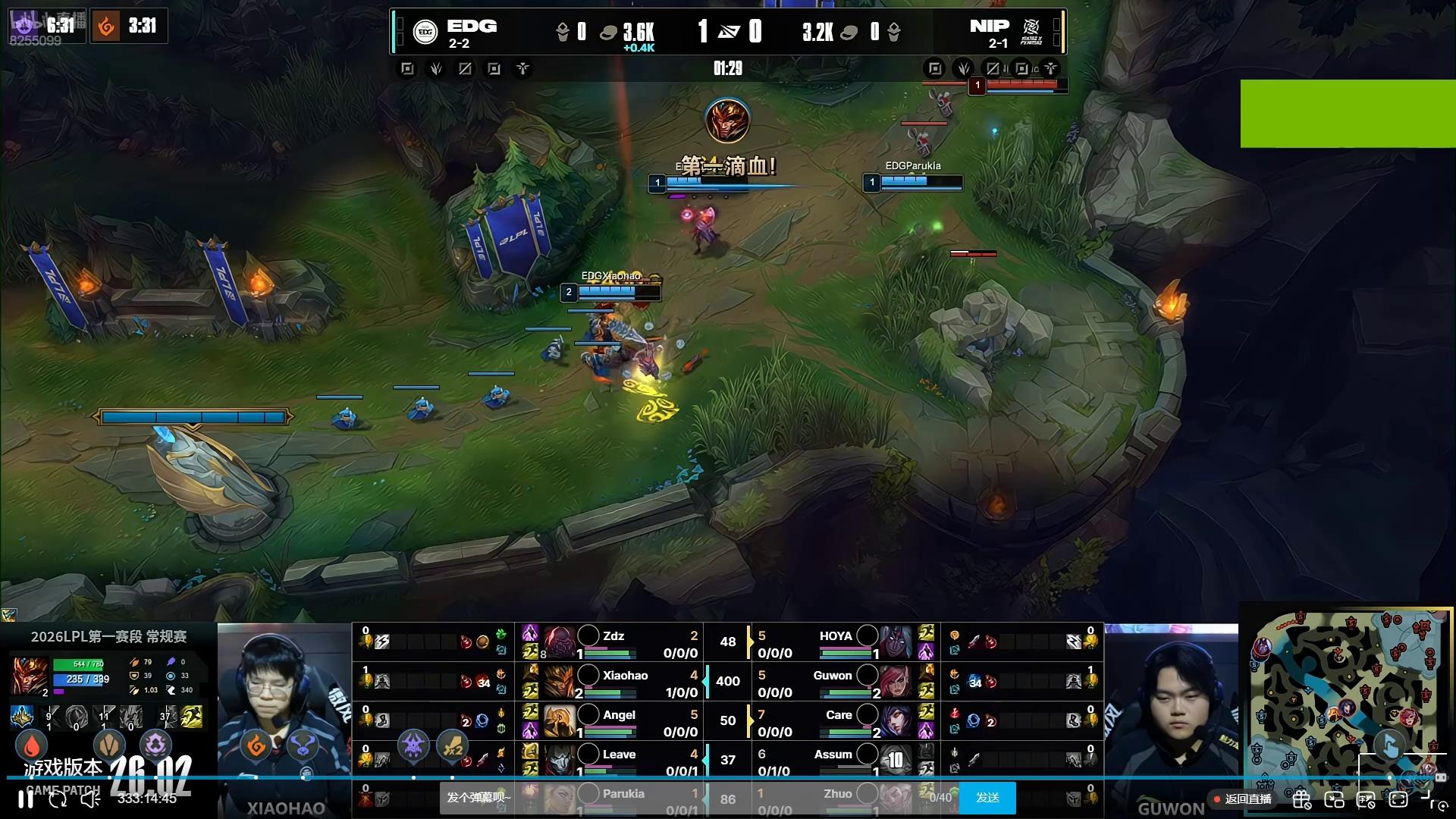
Task: Toggle the gift effects display icon
Action: click(x=1301, y=799)
